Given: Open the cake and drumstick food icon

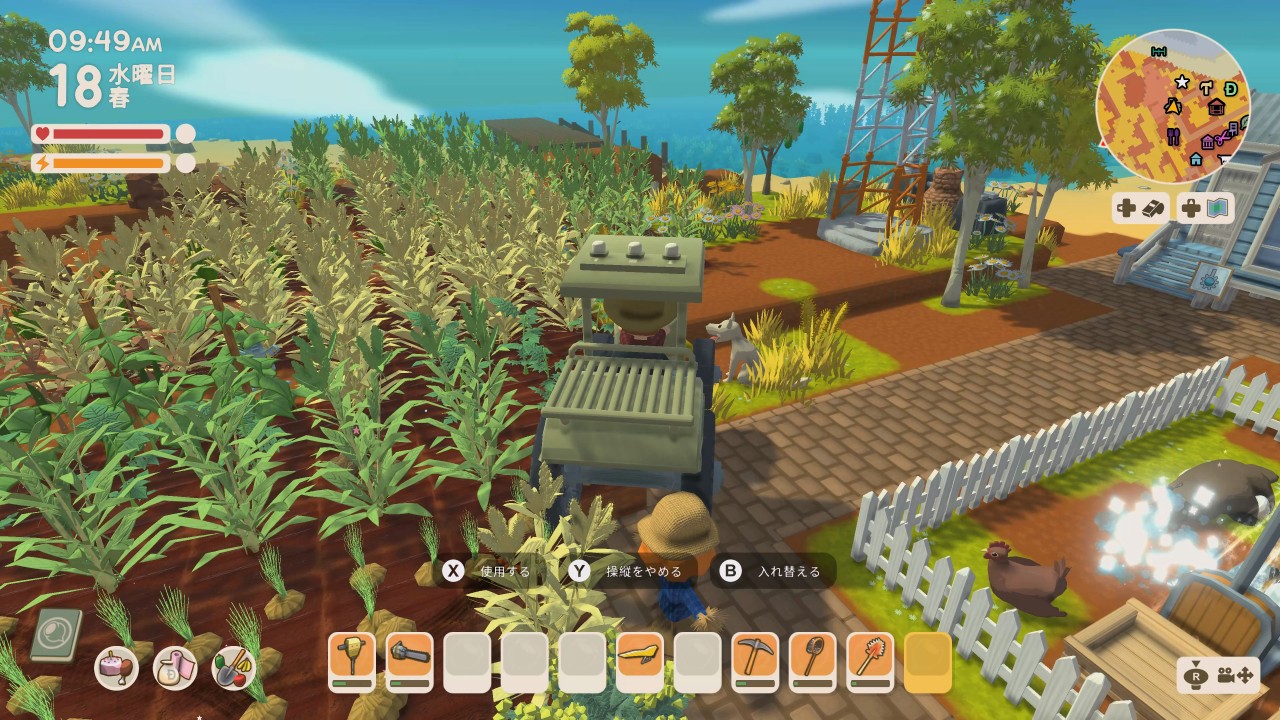Looking at the screenshot, I should tap(116, 668).
